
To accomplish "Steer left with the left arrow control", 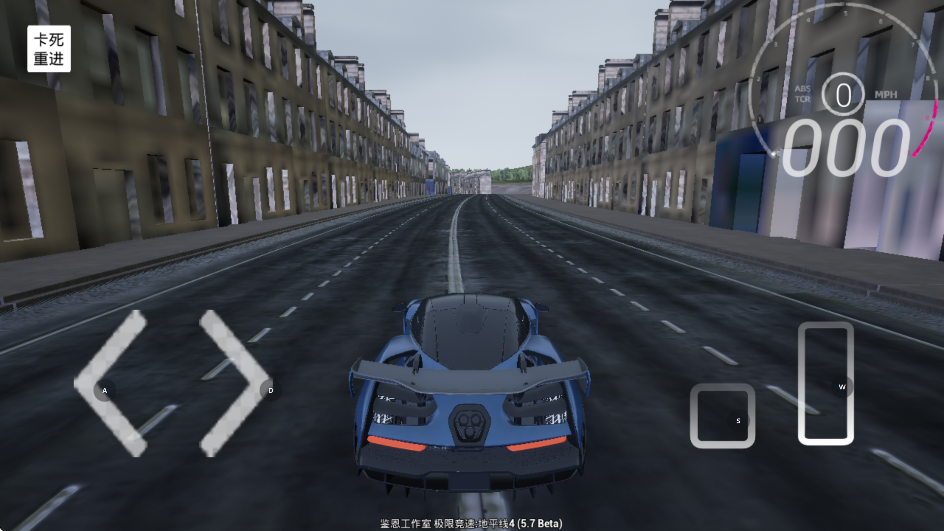I will [x=110, y=385].
